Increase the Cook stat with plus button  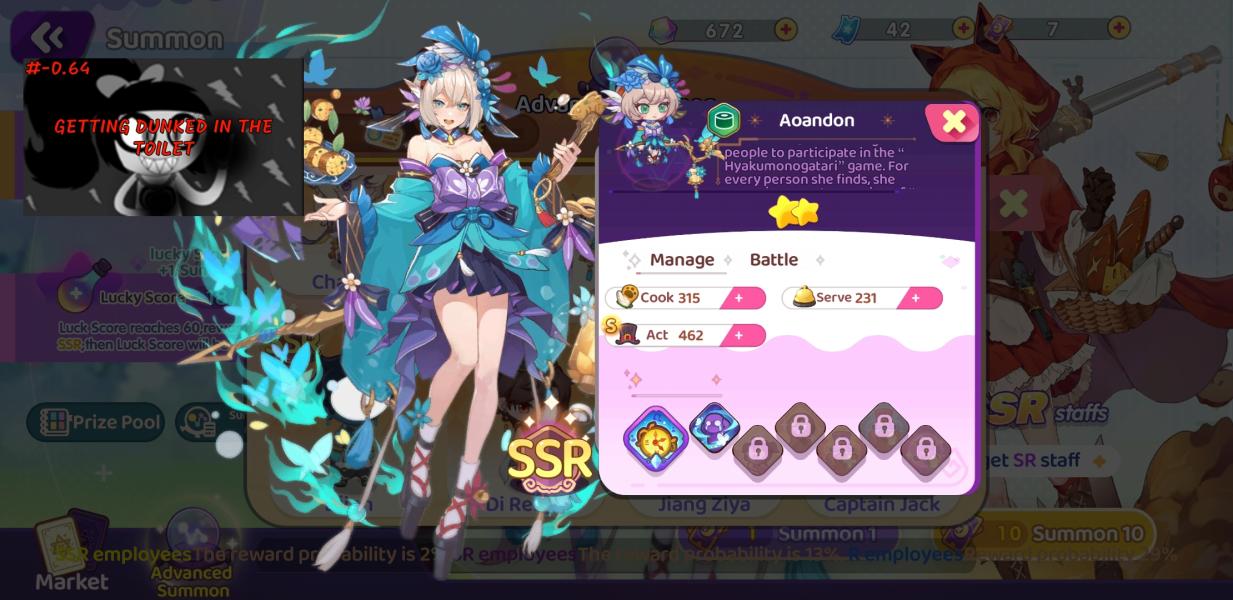[739, 298]
